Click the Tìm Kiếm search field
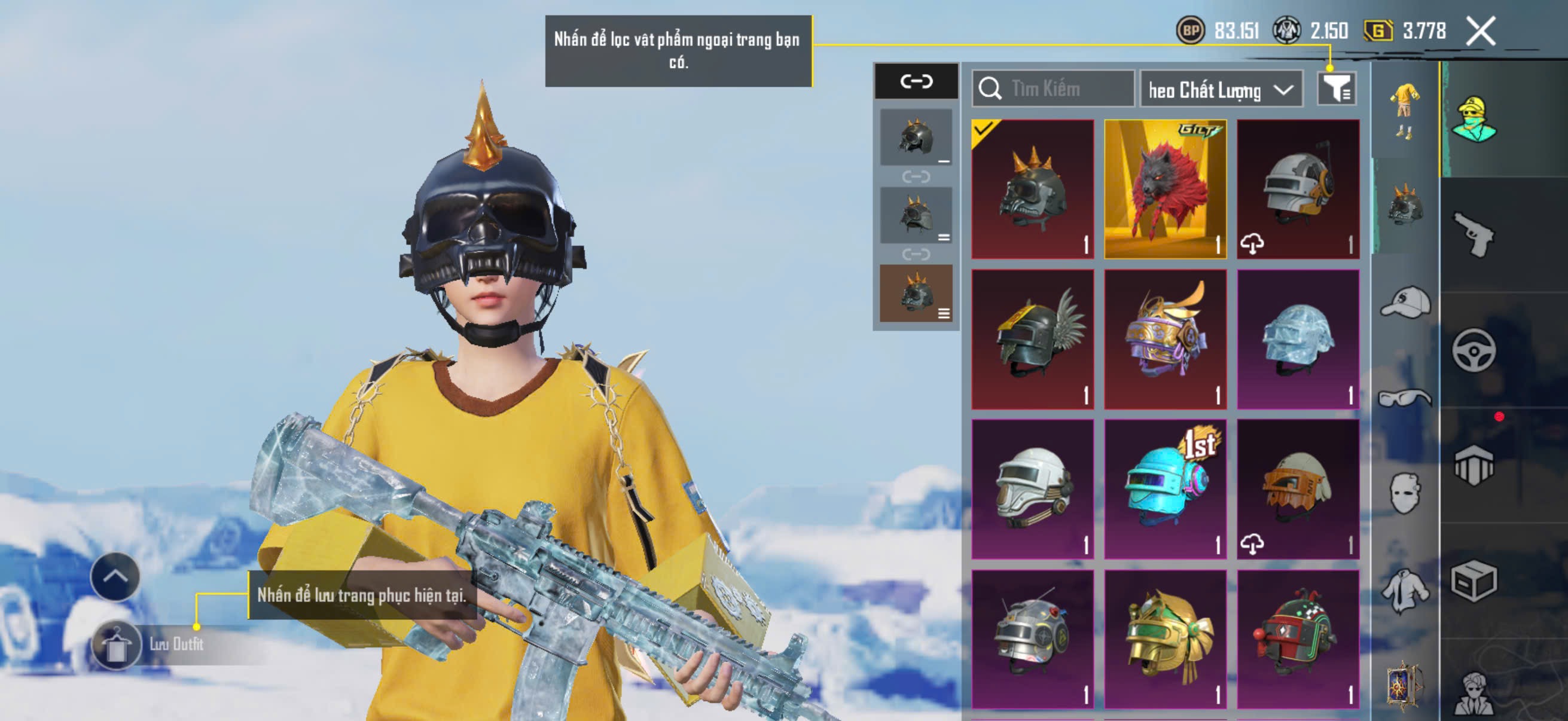The image size is (1568, 721). coord(1054,89)
